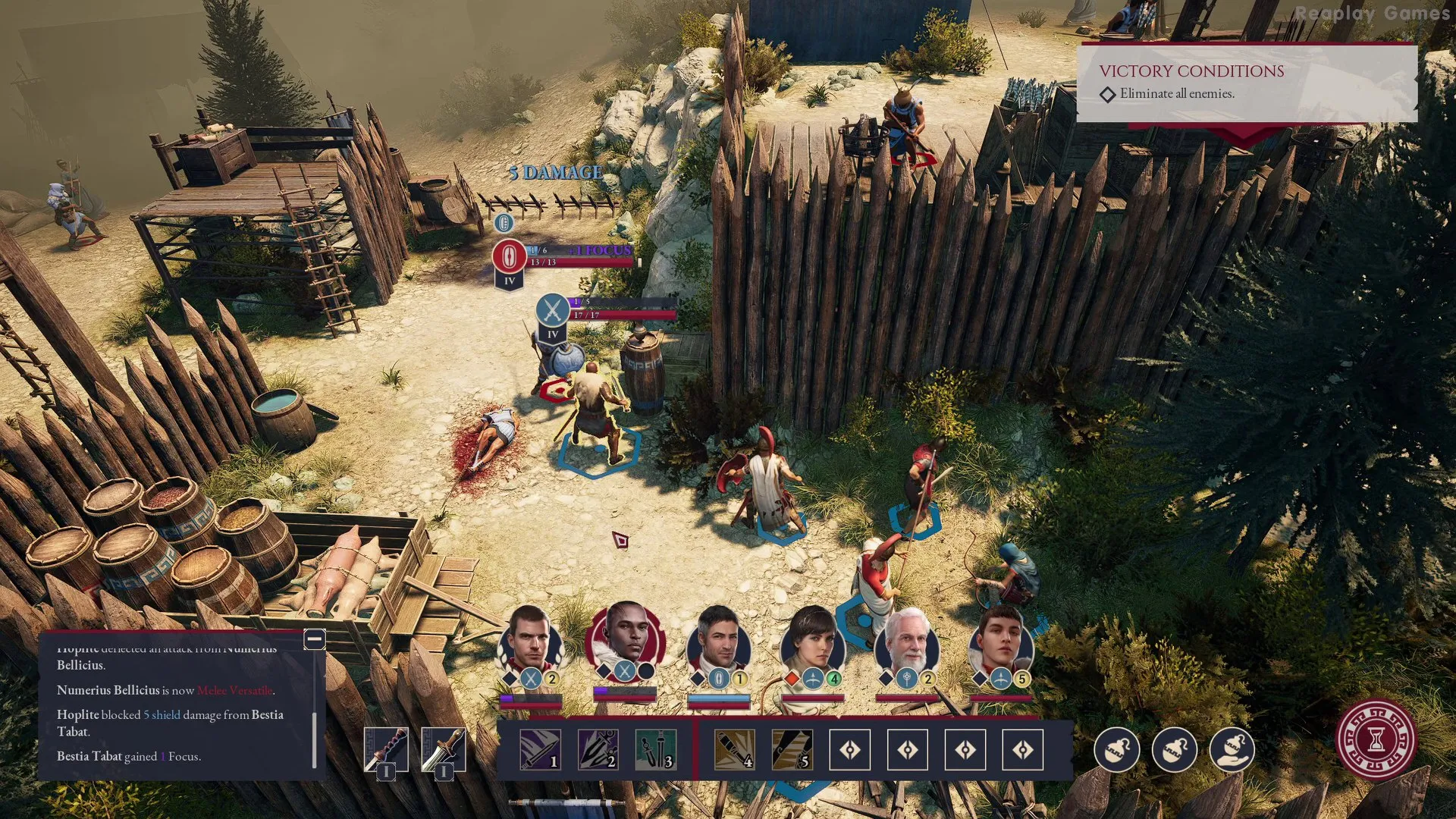Select the second bomb item icon
Image resolution: width=1456 pixels, height=819 pixels.
(1175, 750)
